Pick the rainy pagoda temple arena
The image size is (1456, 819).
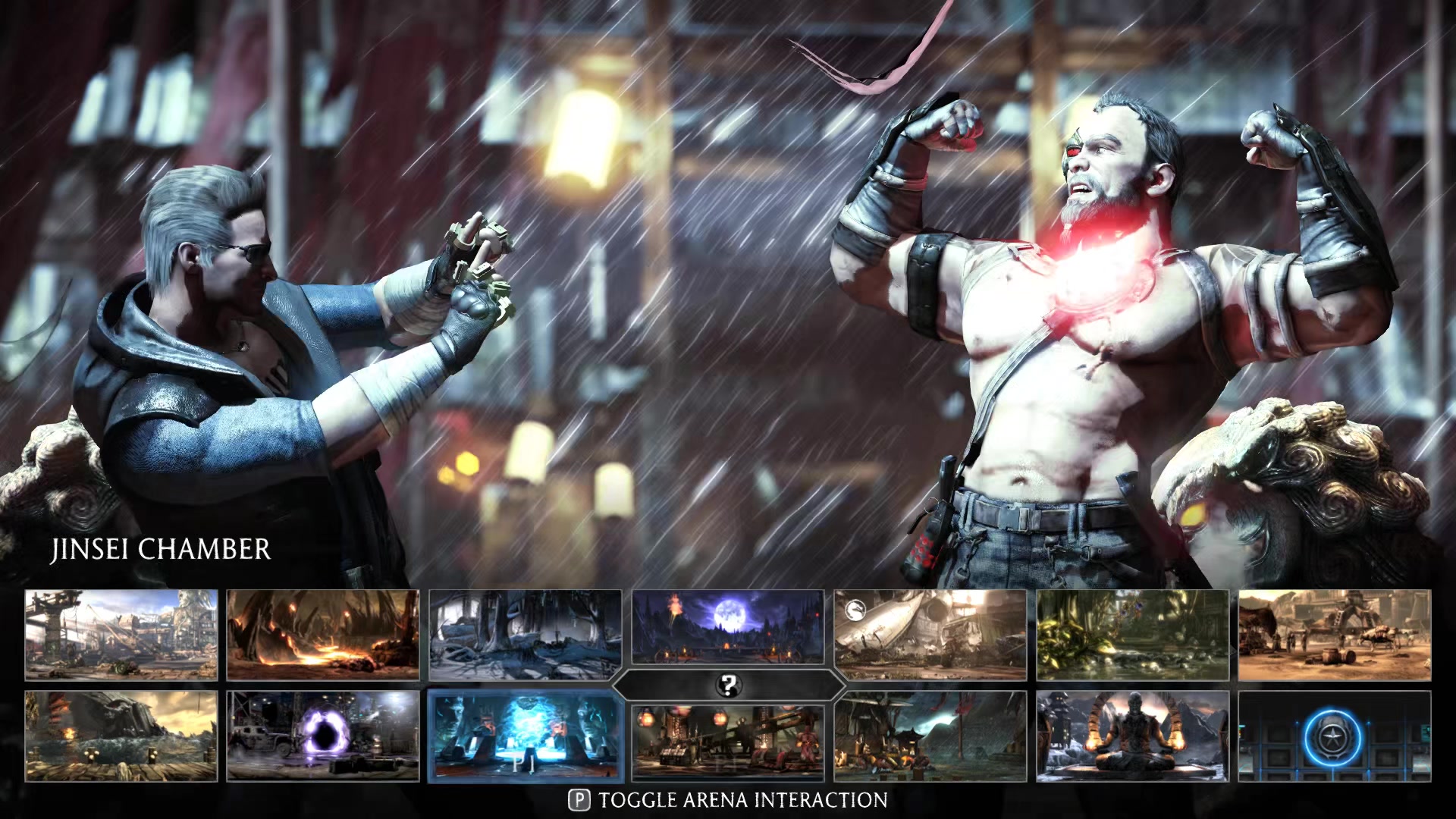[x=930, y=736]
